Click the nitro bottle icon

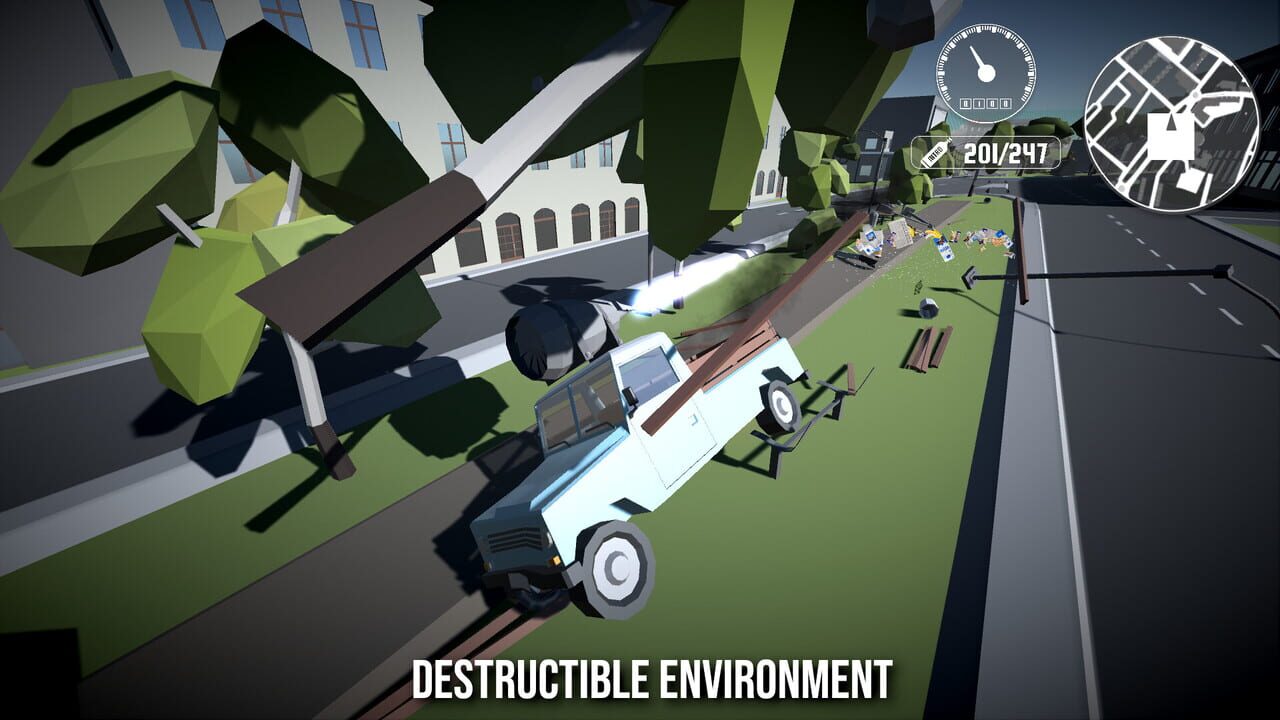click(933, 153)
